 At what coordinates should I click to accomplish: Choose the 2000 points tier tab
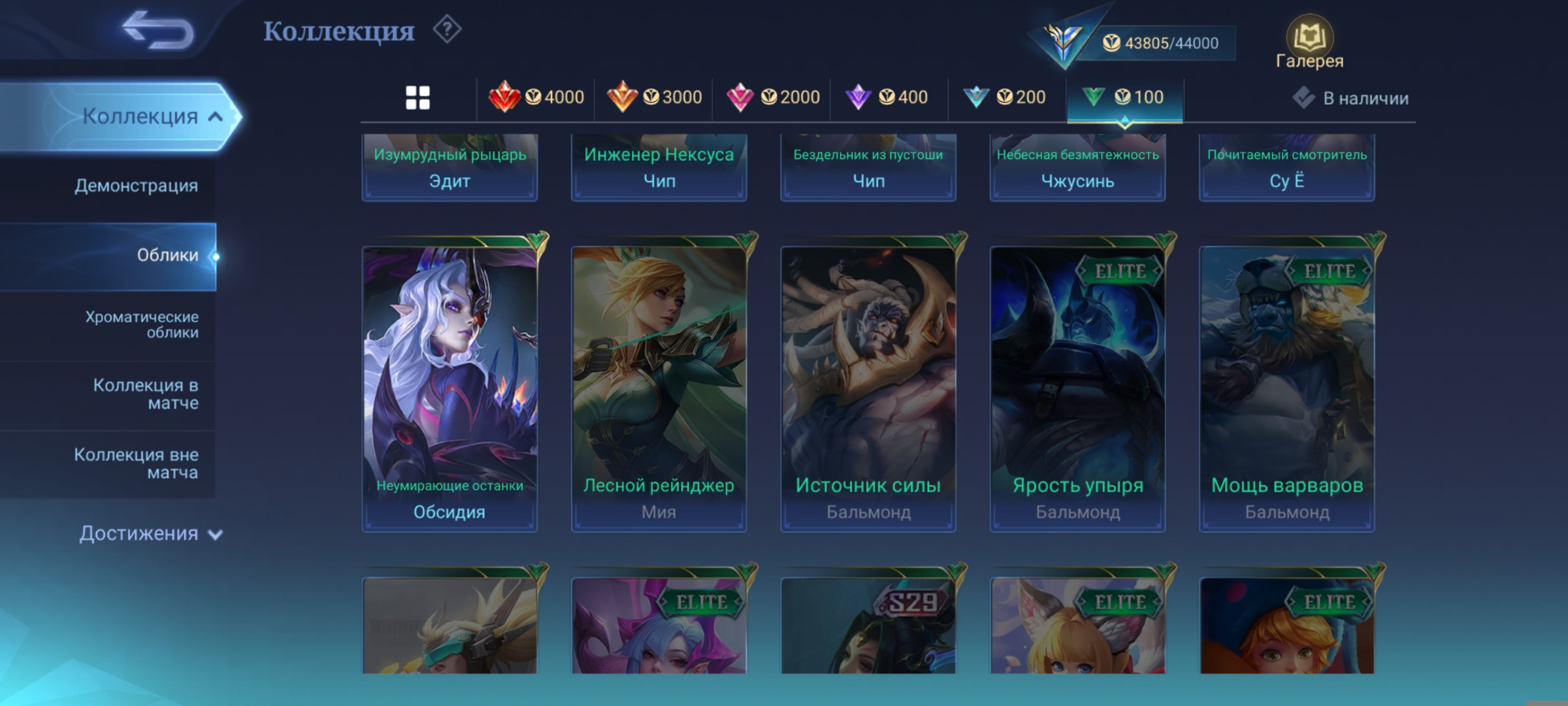[773, 98]
